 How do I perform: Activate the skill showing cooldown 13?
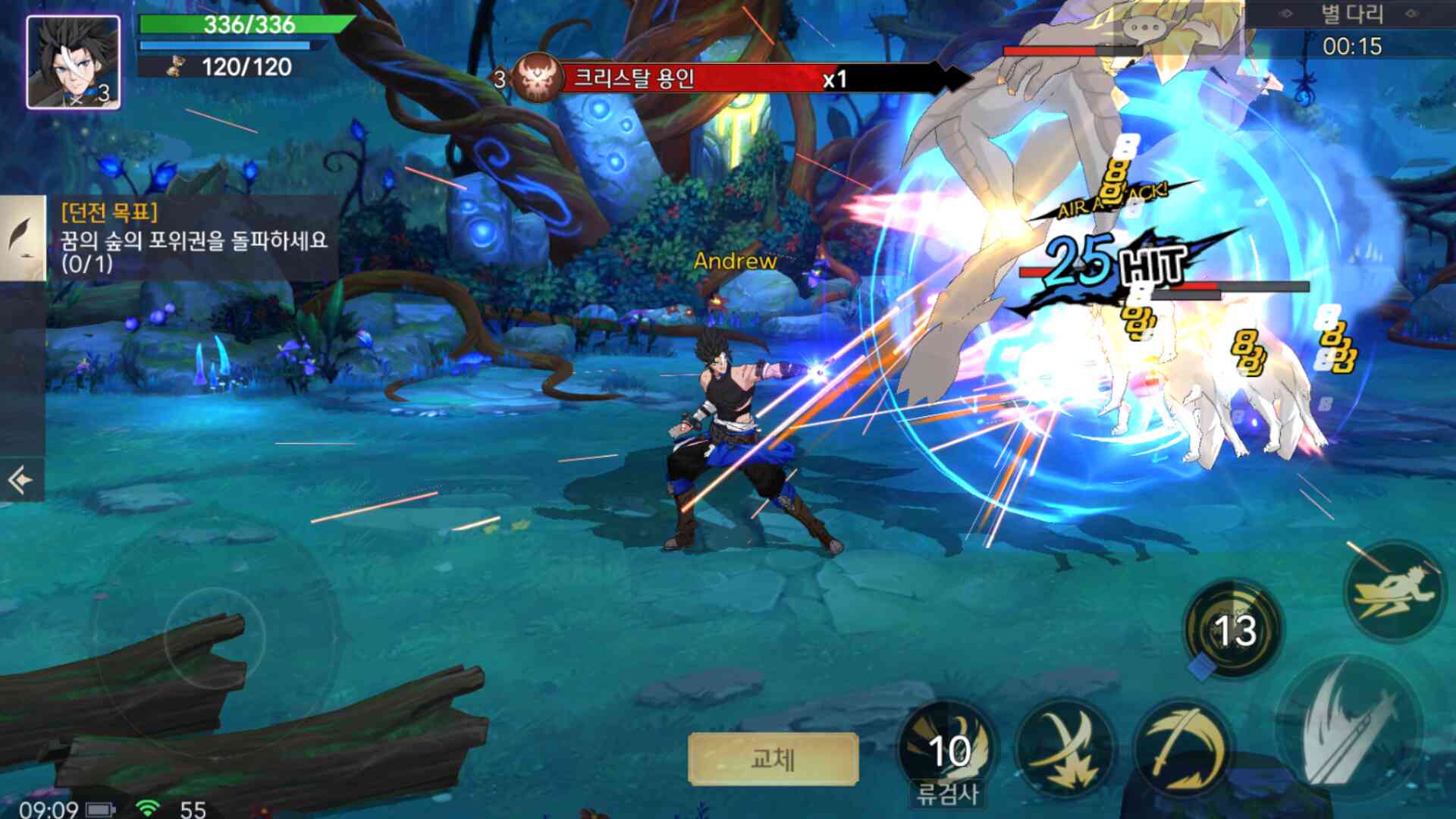click(x=1233, y=629)
